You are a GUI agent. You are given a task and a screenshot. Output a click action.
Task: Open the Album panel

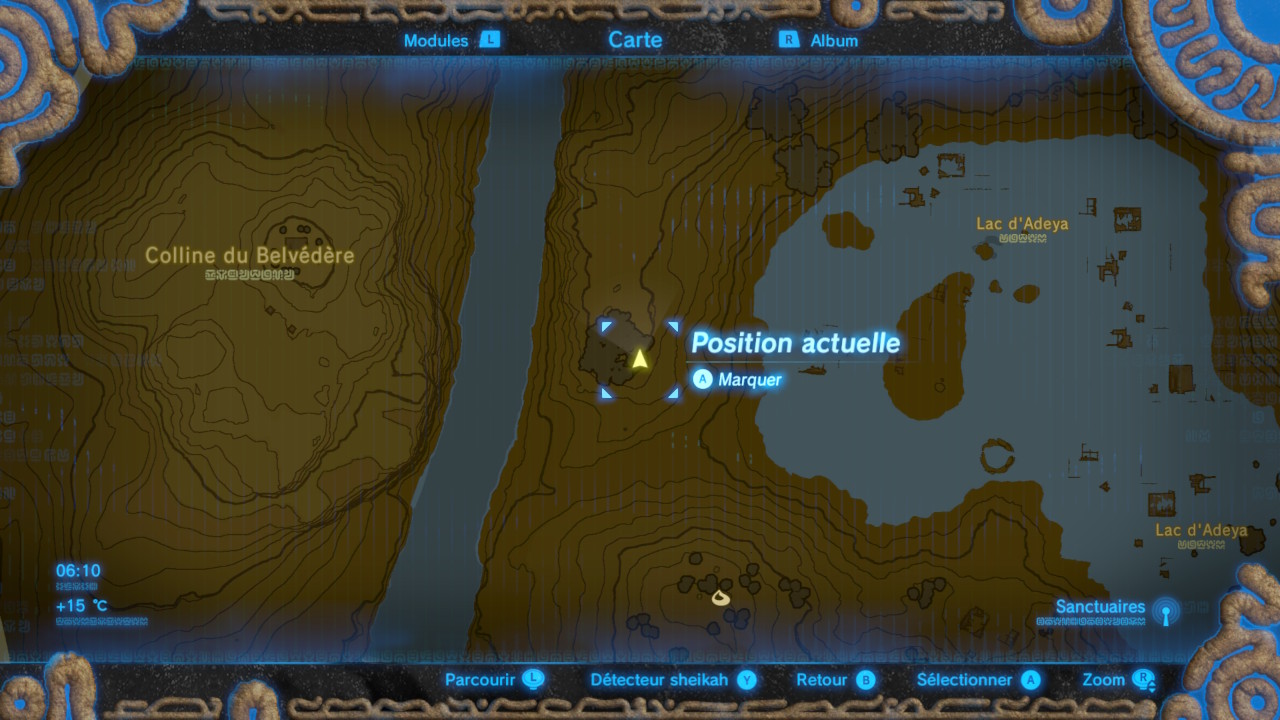tap(833, 41)
